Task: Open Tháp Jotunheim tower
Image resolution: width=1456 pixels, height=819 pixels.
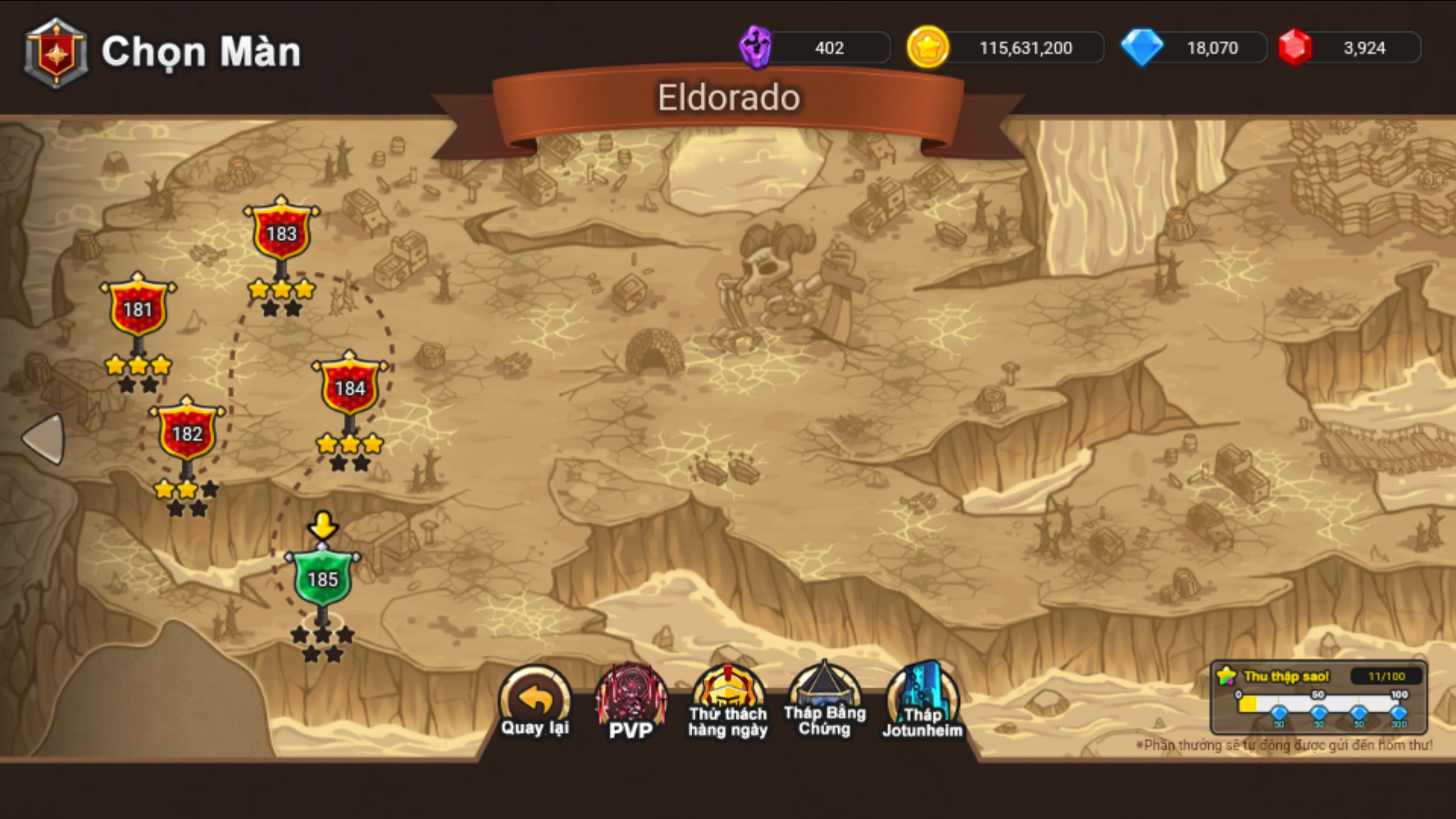Action: point(922,702)
